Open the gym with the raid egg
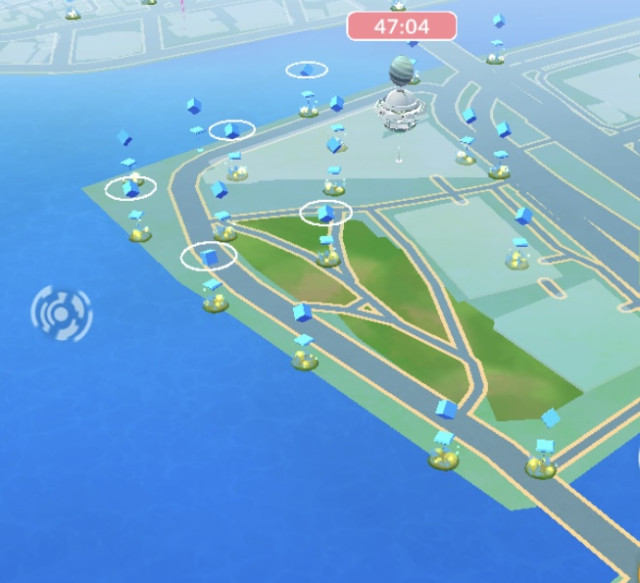640x583 pixels. coord(400,96)
